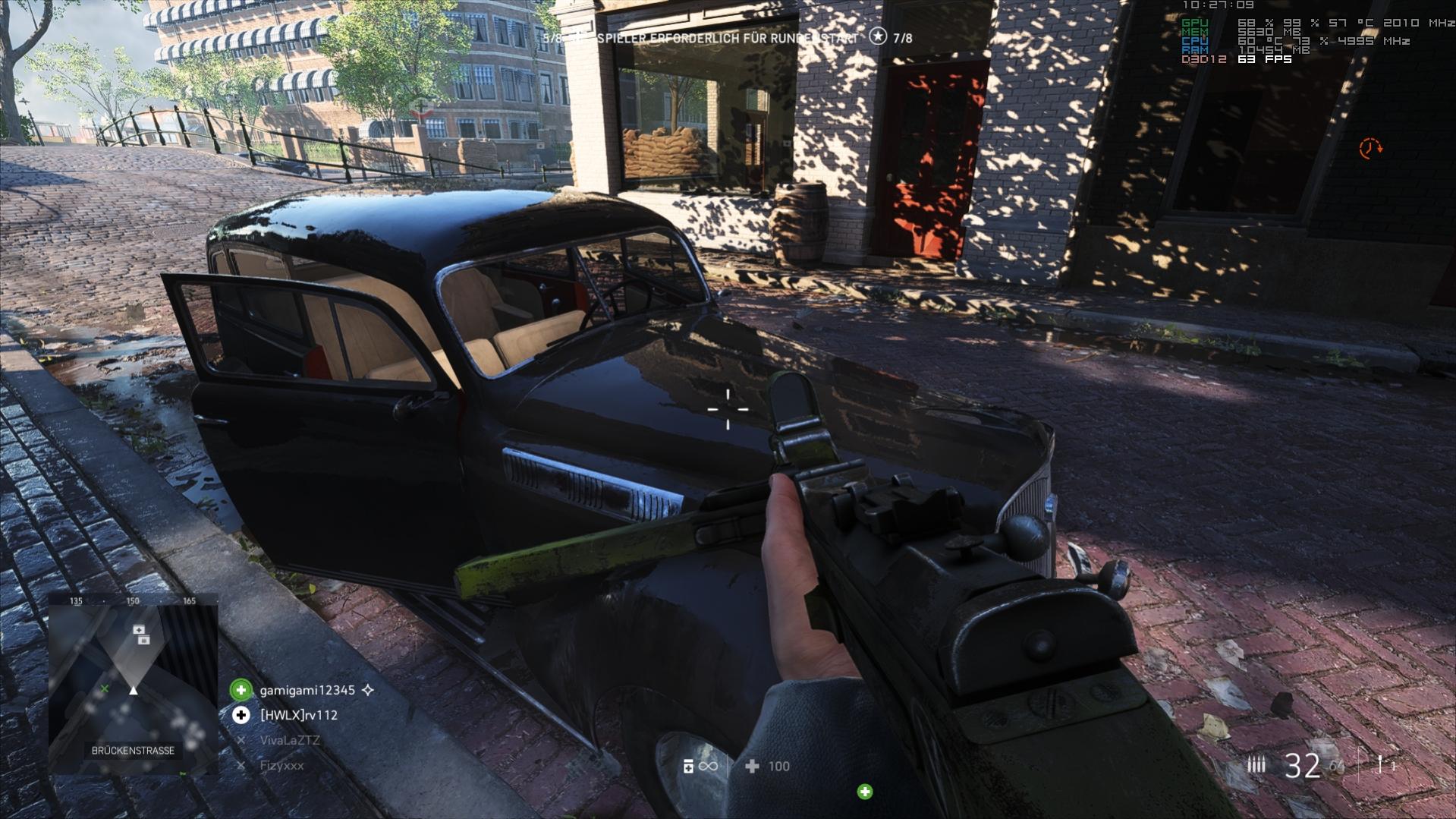This screenshot has width=1456, height=819.
Task: Click the red stopwatch warning icon
Action: (1370, 148)
